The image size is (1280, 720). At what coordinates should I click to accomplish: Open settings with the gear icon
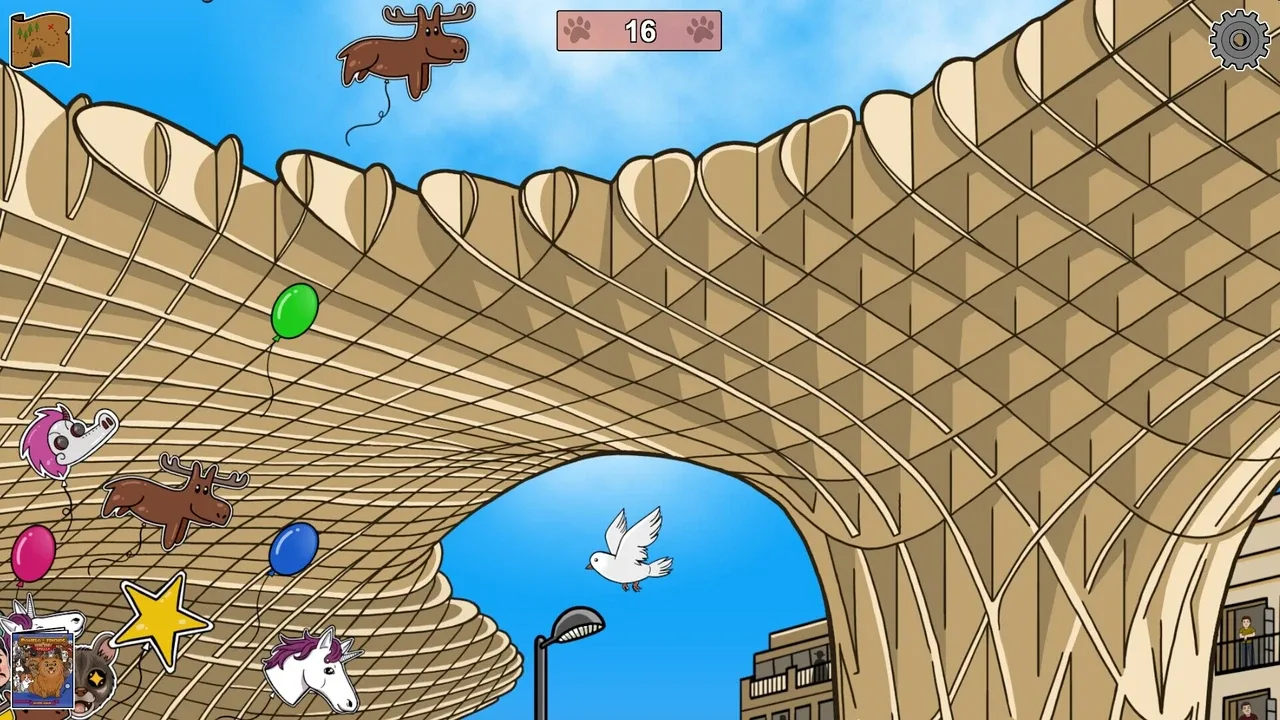click(x=1239, y=40)
